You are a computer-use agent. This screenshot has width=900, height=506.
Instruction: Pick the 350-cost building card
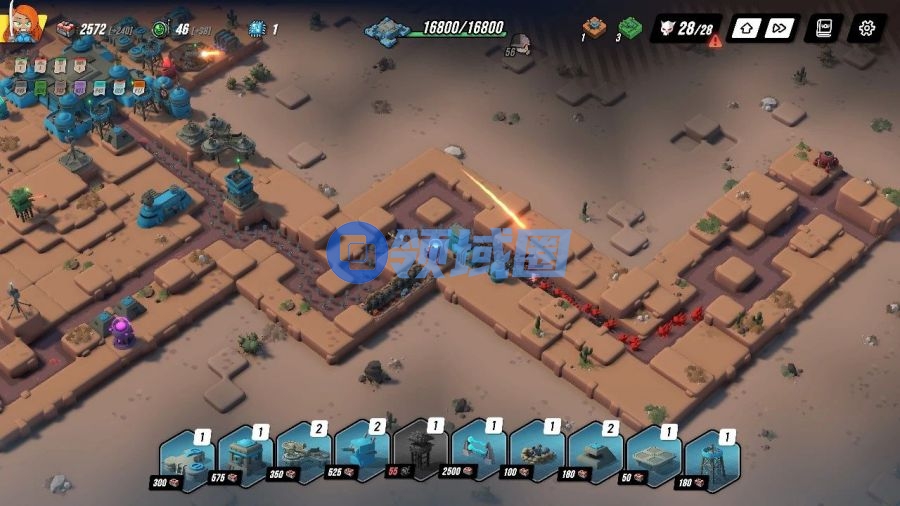coord(302,459)
